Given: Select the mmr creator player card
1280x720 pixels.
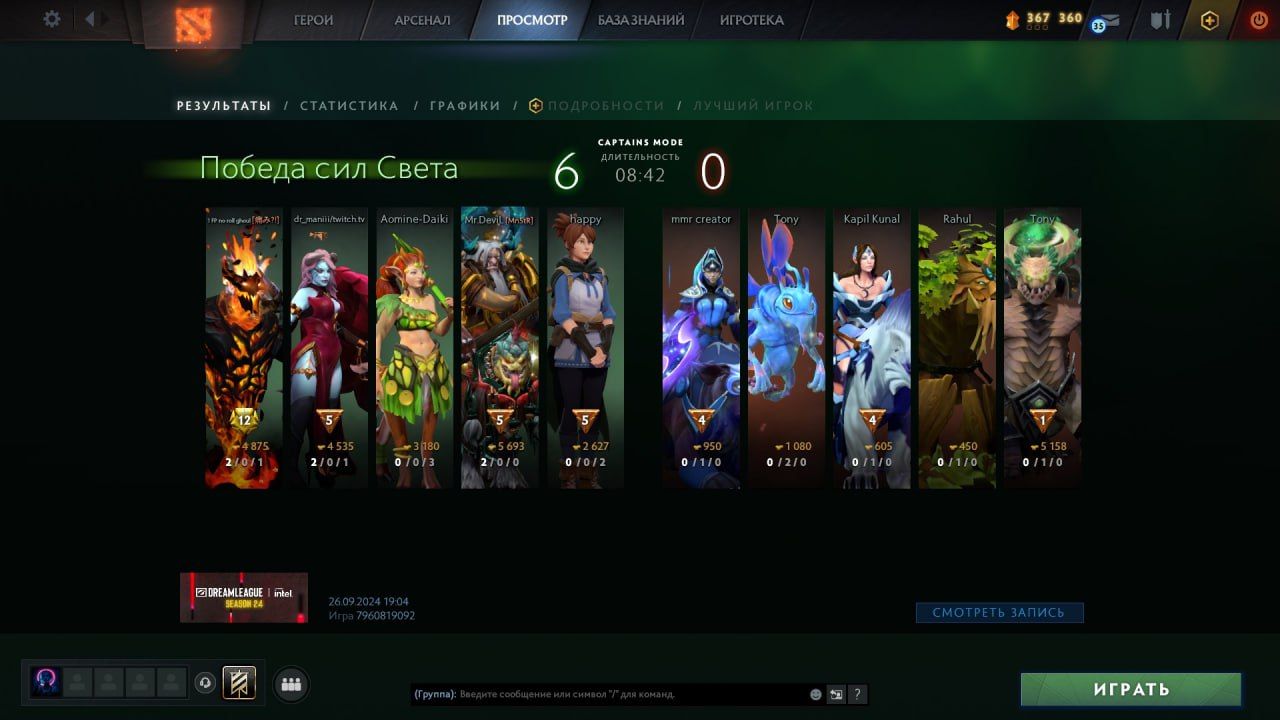Looking at the screenshot, I should pyautogui.click(x=701, y=348).
